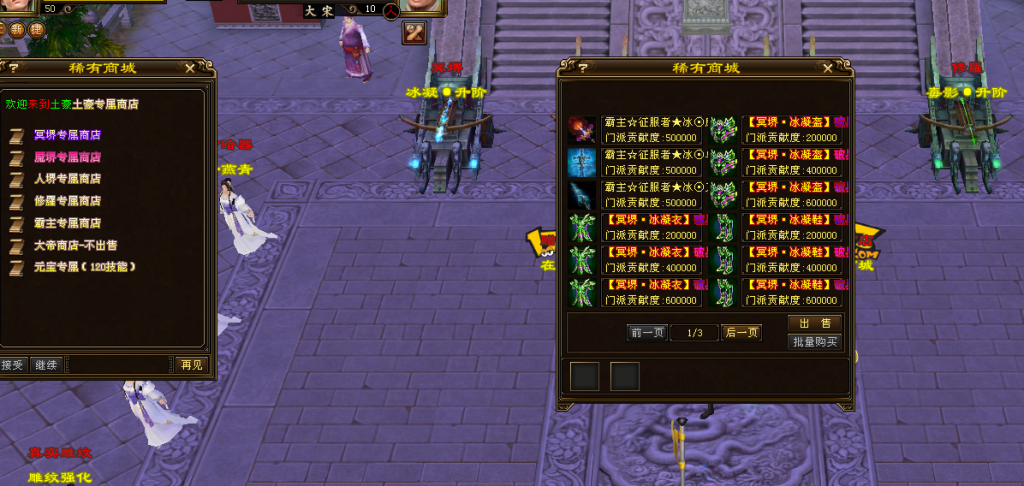1024x486 pixels.
Task: Click the 接受 accept button
Action: click(x=12, y=365)
